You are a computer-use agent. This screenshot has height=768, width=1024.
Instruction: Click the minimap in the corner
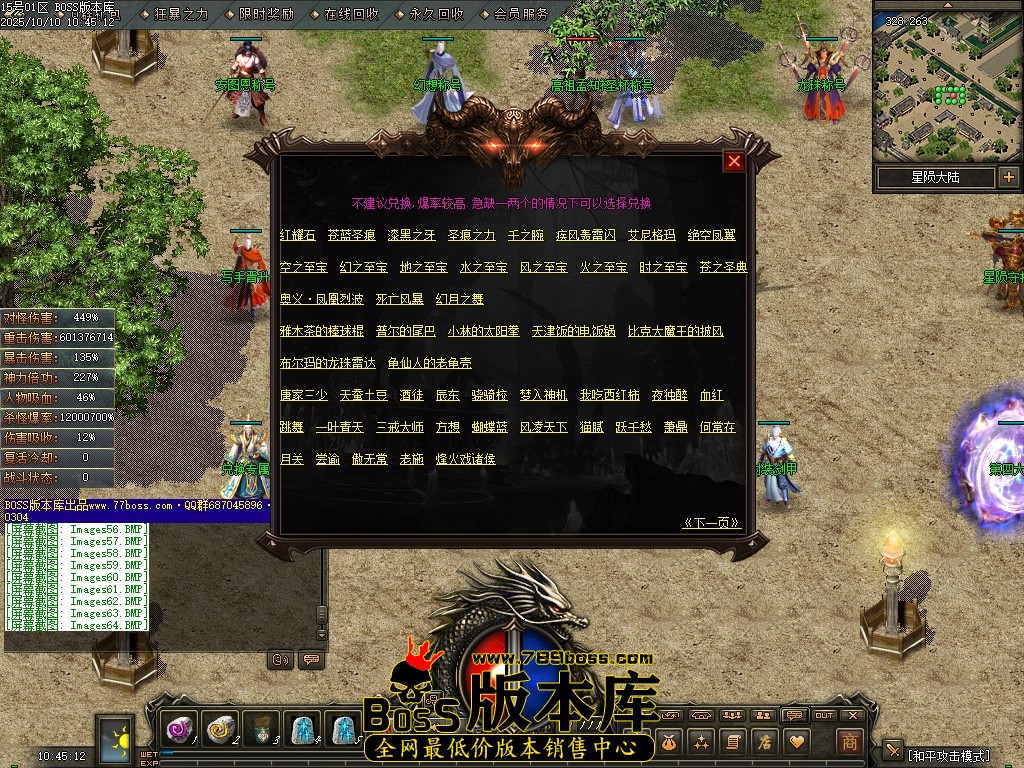tap(947, 83)
